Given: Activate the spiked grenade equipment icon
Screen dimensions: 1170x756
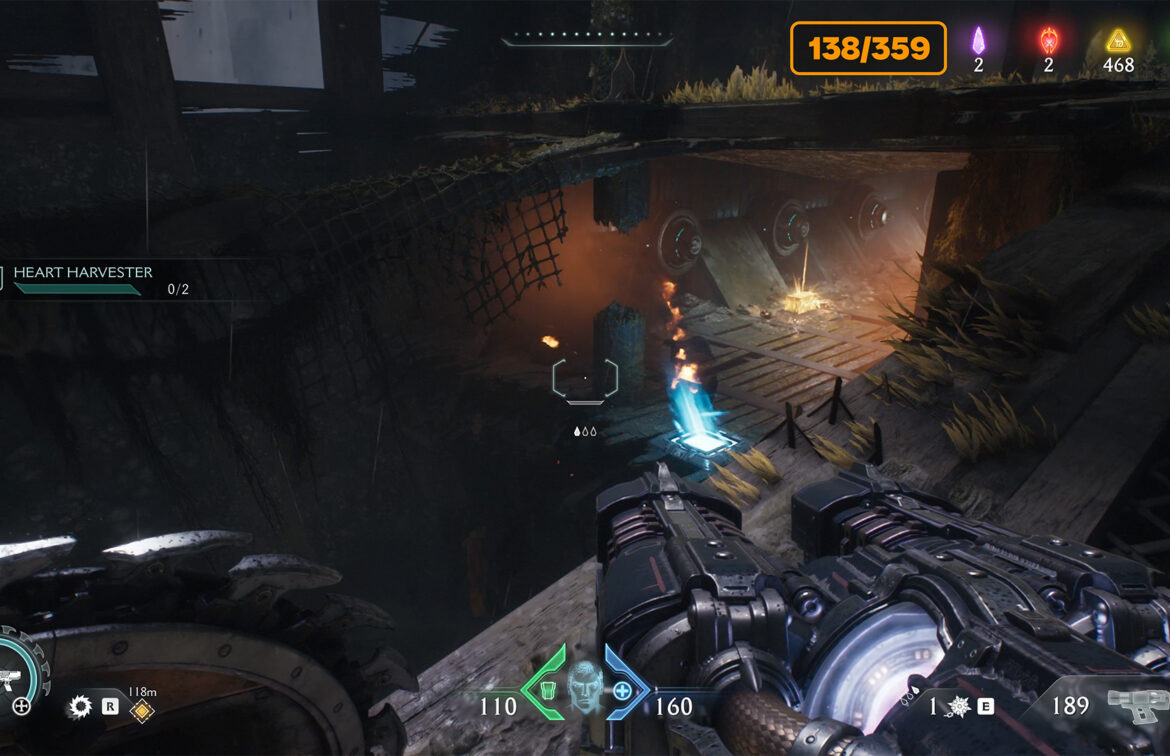Looking at the screenshot, I should click(958, 706).
